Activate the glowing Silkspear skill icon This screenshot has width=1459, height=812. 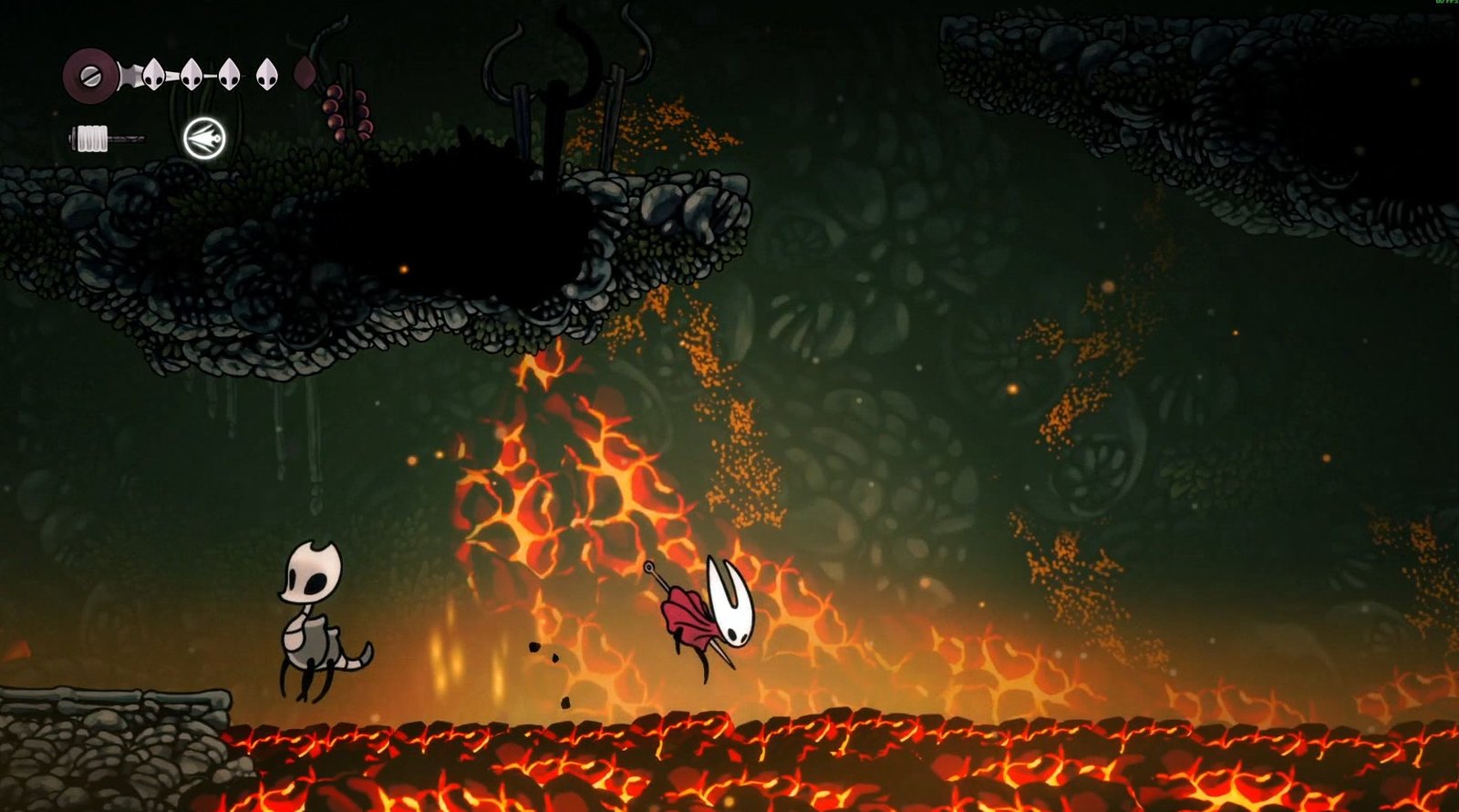coord(204,139)
